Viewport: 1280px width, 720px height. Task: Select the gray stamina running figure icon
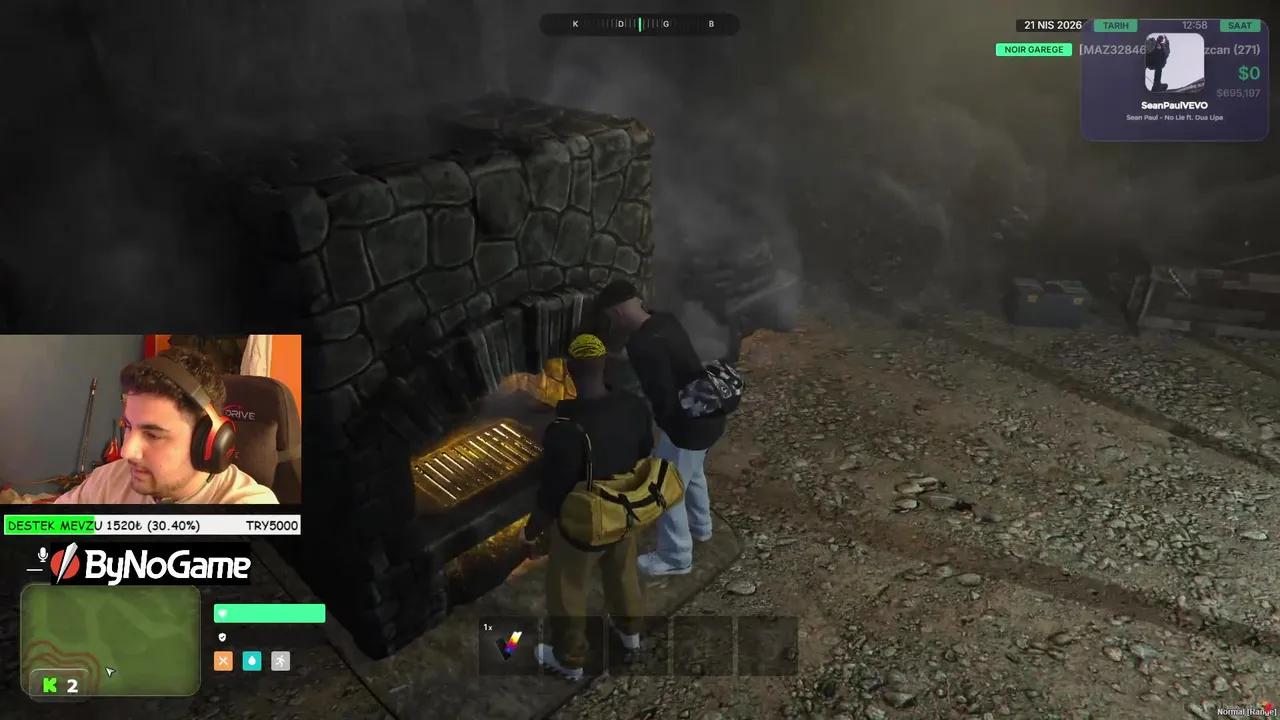click(280, 661)
